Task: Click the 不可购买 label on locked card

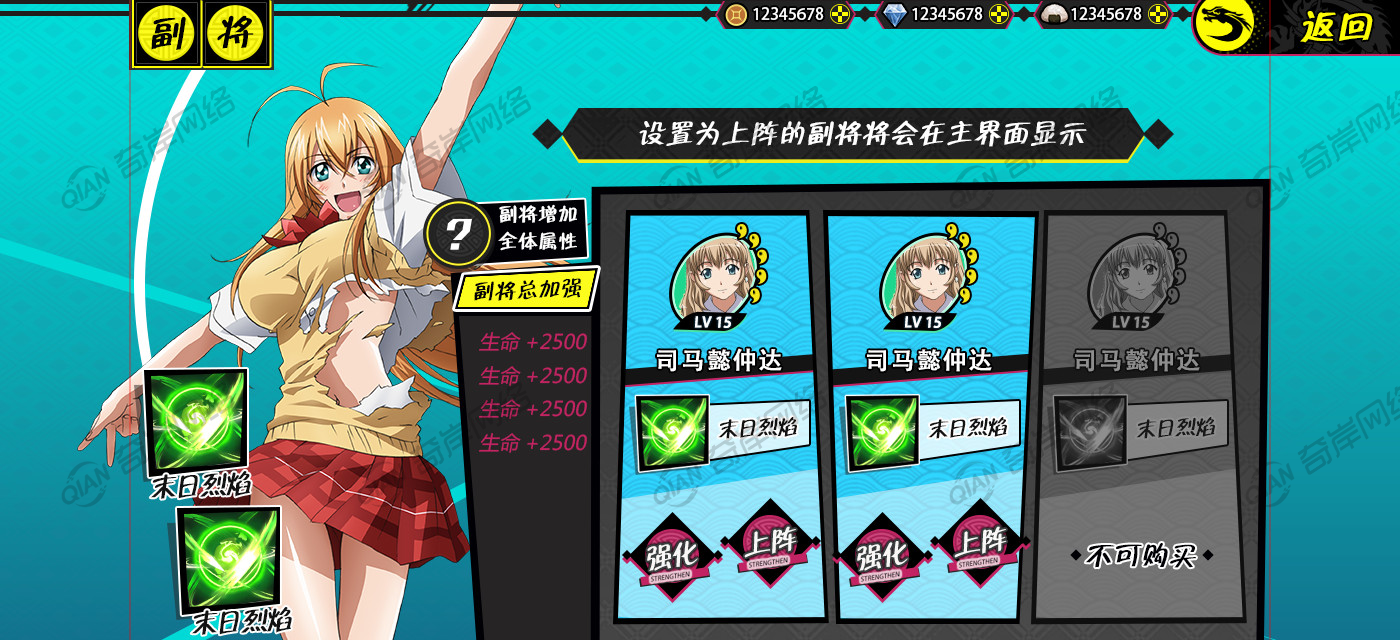Action: coord(1141,555)
